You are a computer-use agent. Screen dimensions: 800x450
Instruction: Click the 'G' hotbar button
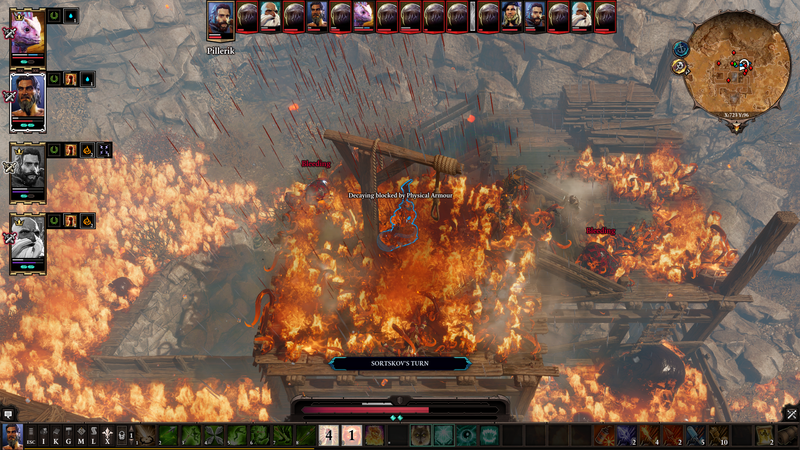point(69,436)
